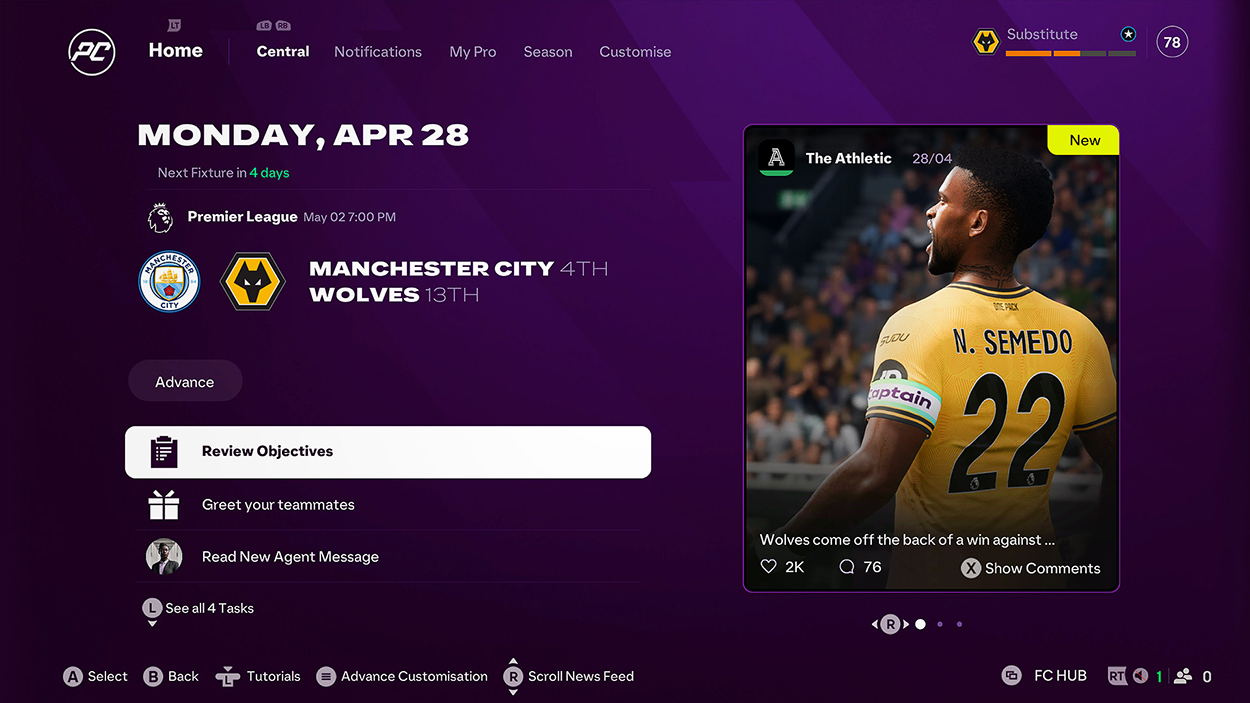Open the Notifications tab
The width and height of the screenshot is (1250, 703).
(x=378, y=52)
